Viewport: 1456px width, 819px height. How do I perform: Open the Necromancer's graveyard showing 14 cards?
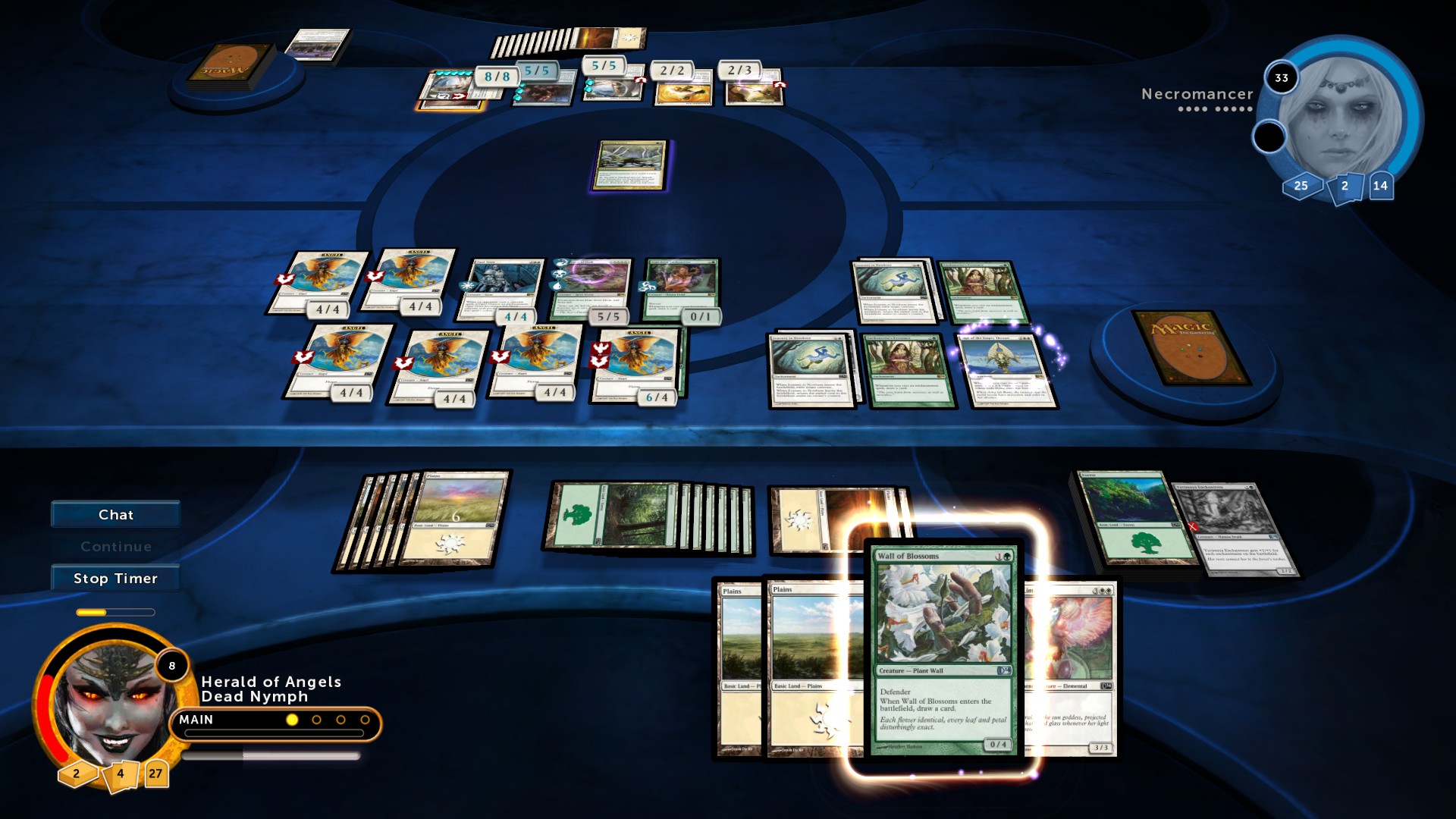[1382, 184]
